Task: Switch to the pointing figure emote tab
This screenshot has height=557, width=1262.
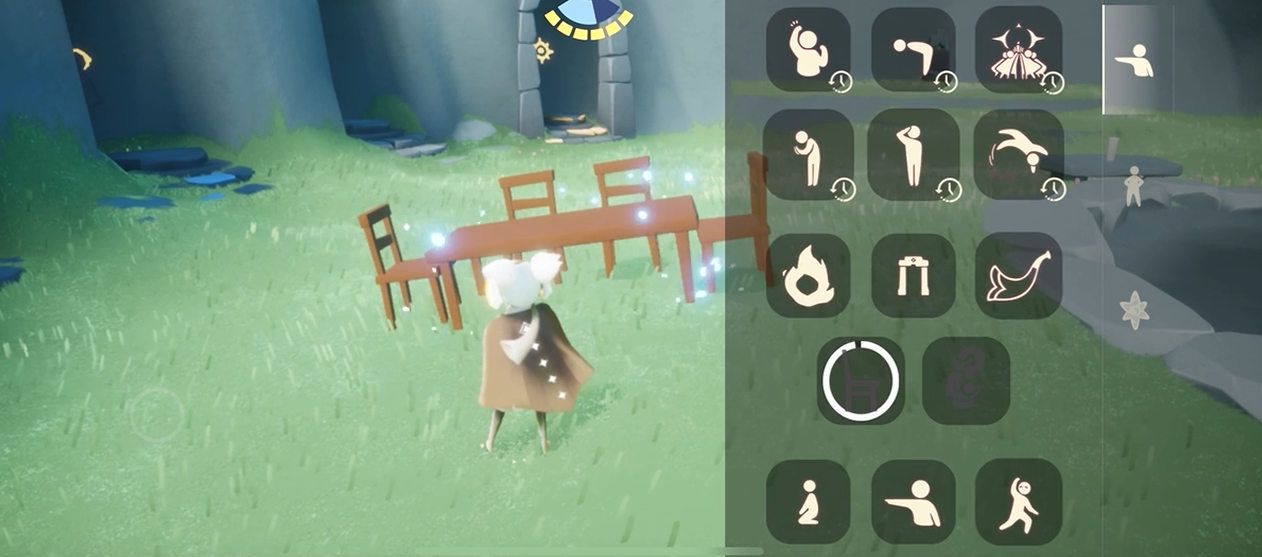Action: click(1134, 61)
